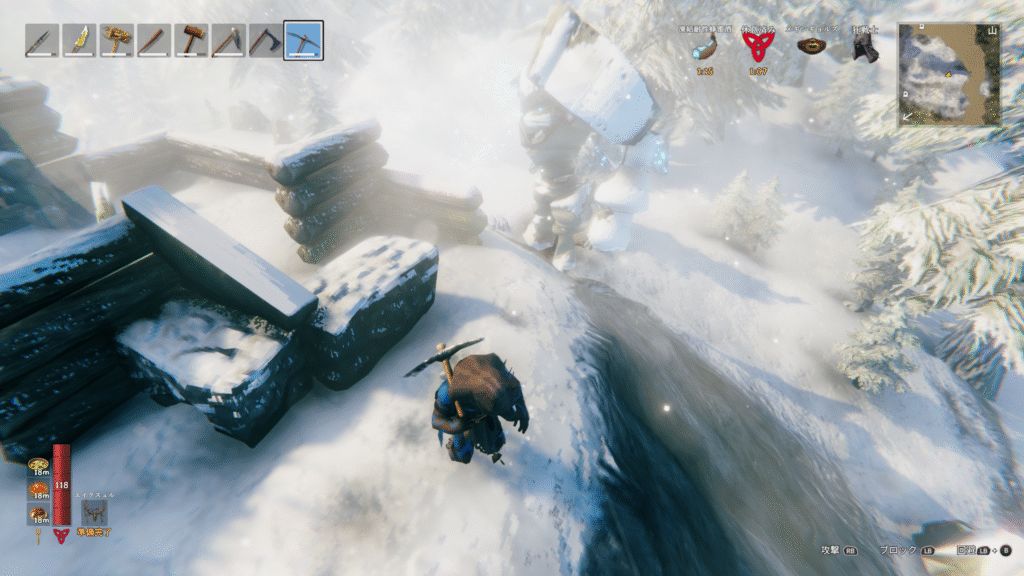Choose the spiked golden mace hotbar slot
The image size is (1024, 576).
[x=116, y=41]
